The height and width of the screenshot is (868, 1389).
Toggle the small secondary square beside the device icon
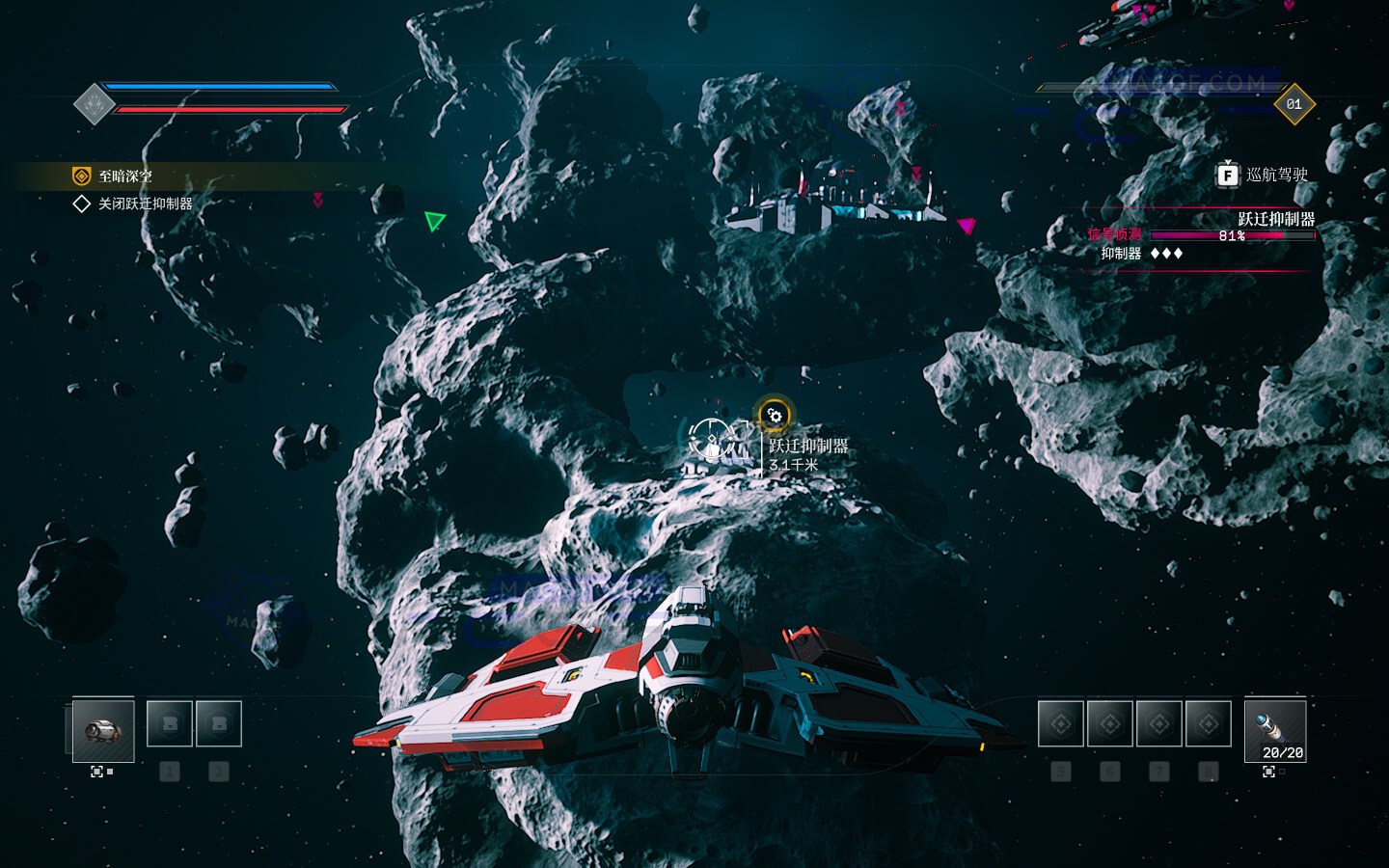click(x=110, y=772)
